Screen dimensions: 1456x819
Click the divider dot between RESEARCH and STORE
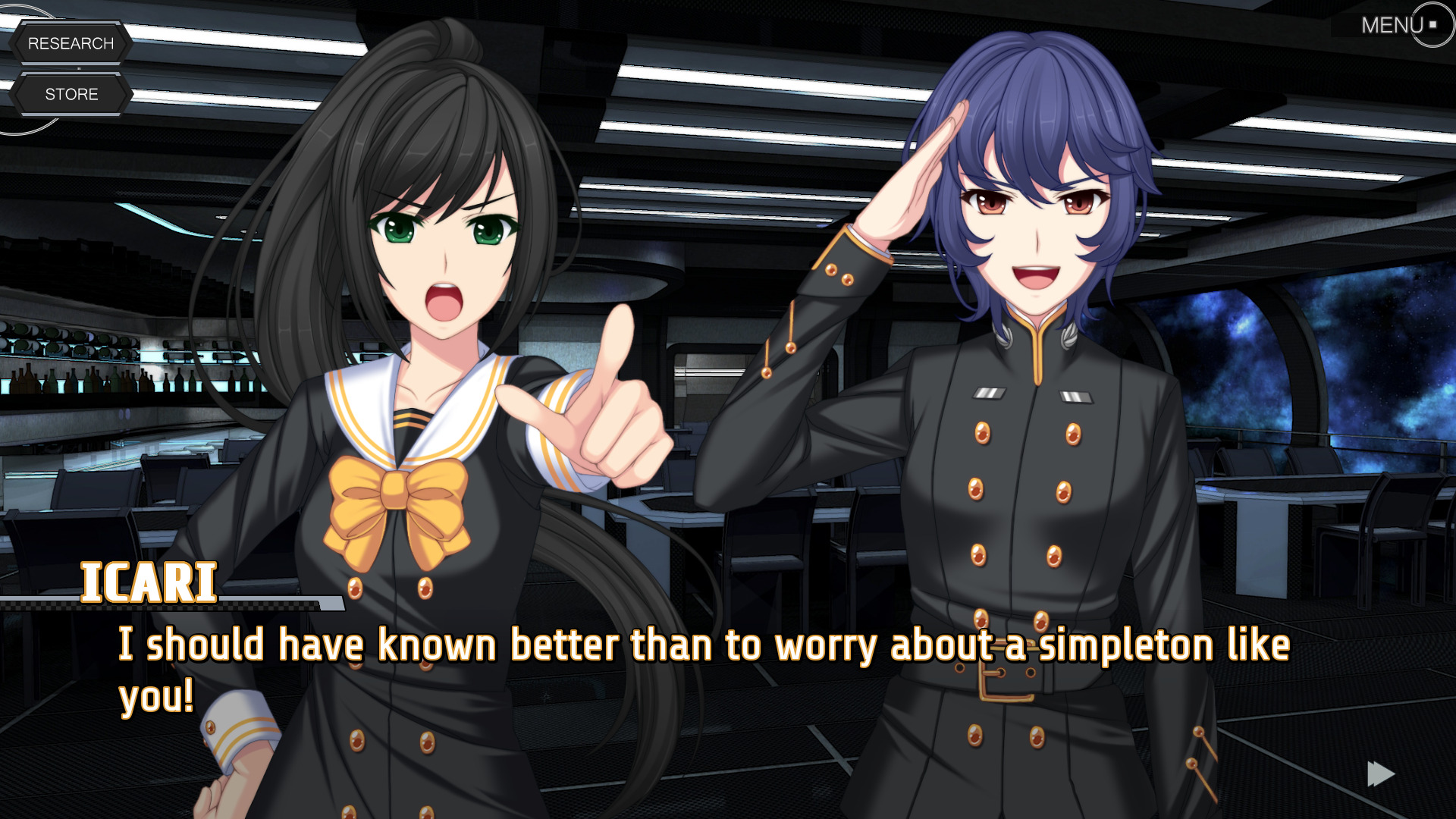[x=78, y=68]
